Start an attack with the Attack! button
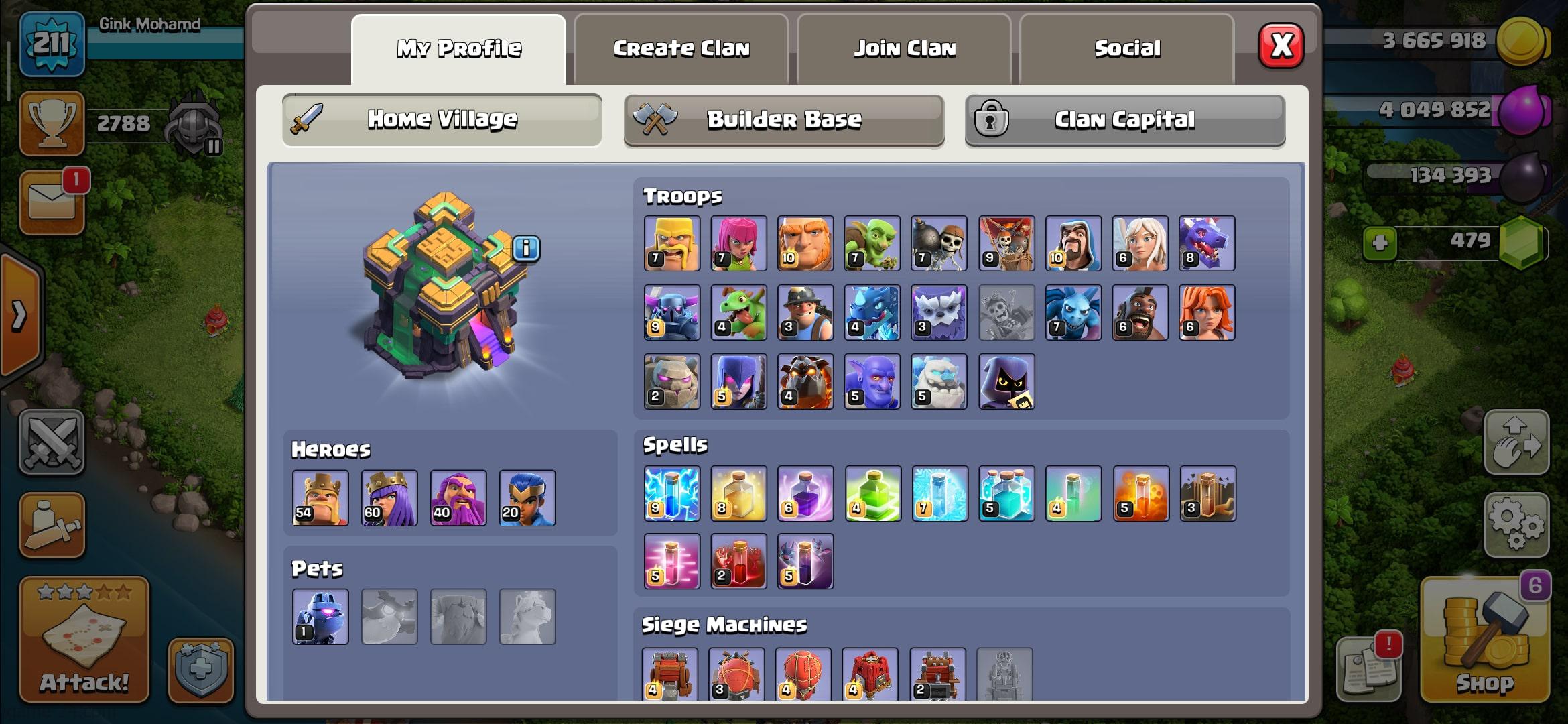1568x724 pixels. [x=84, y=640]
